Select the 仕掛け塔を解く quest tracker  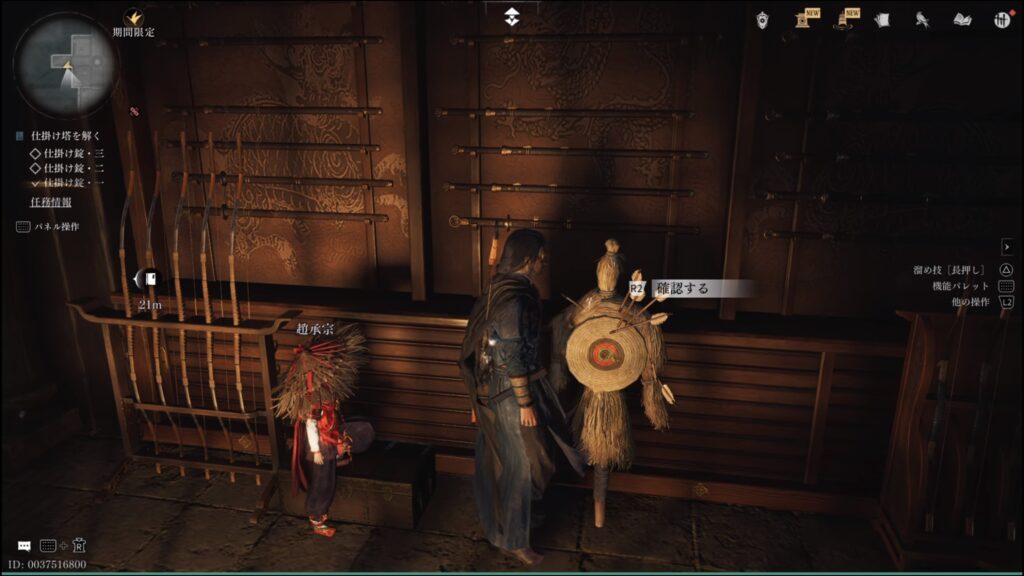click(x=66, y=136)
